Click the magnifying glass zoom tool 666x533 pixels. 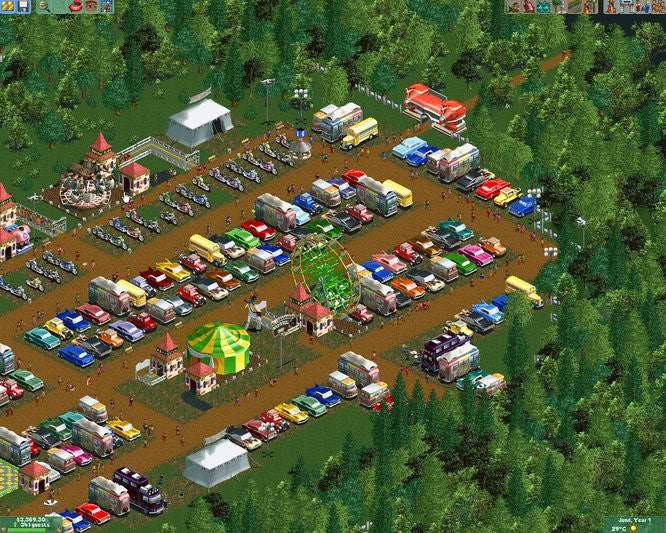(x=44, y=6)
